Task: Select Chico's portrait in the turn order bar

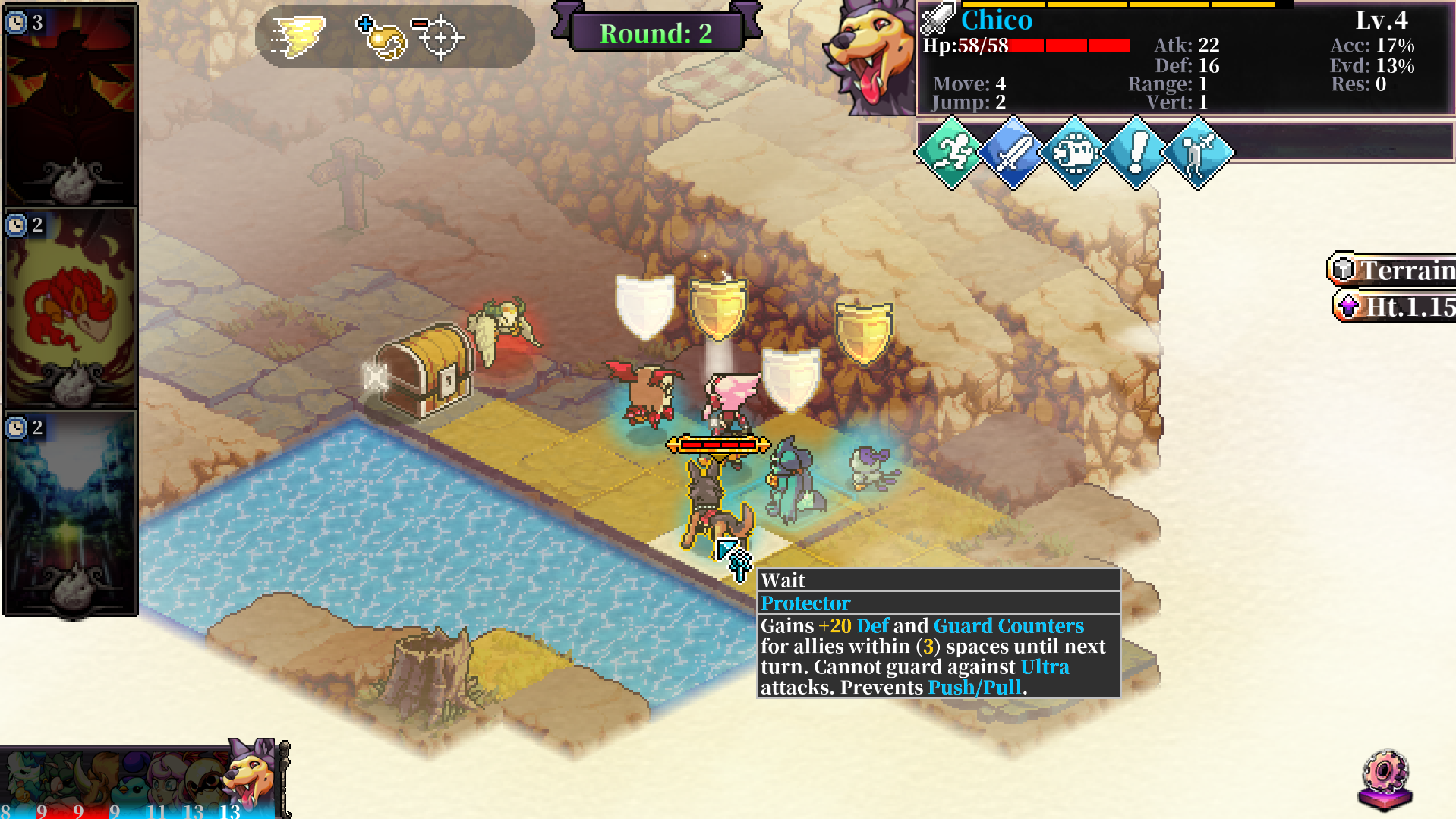Action: pos(251,776)
